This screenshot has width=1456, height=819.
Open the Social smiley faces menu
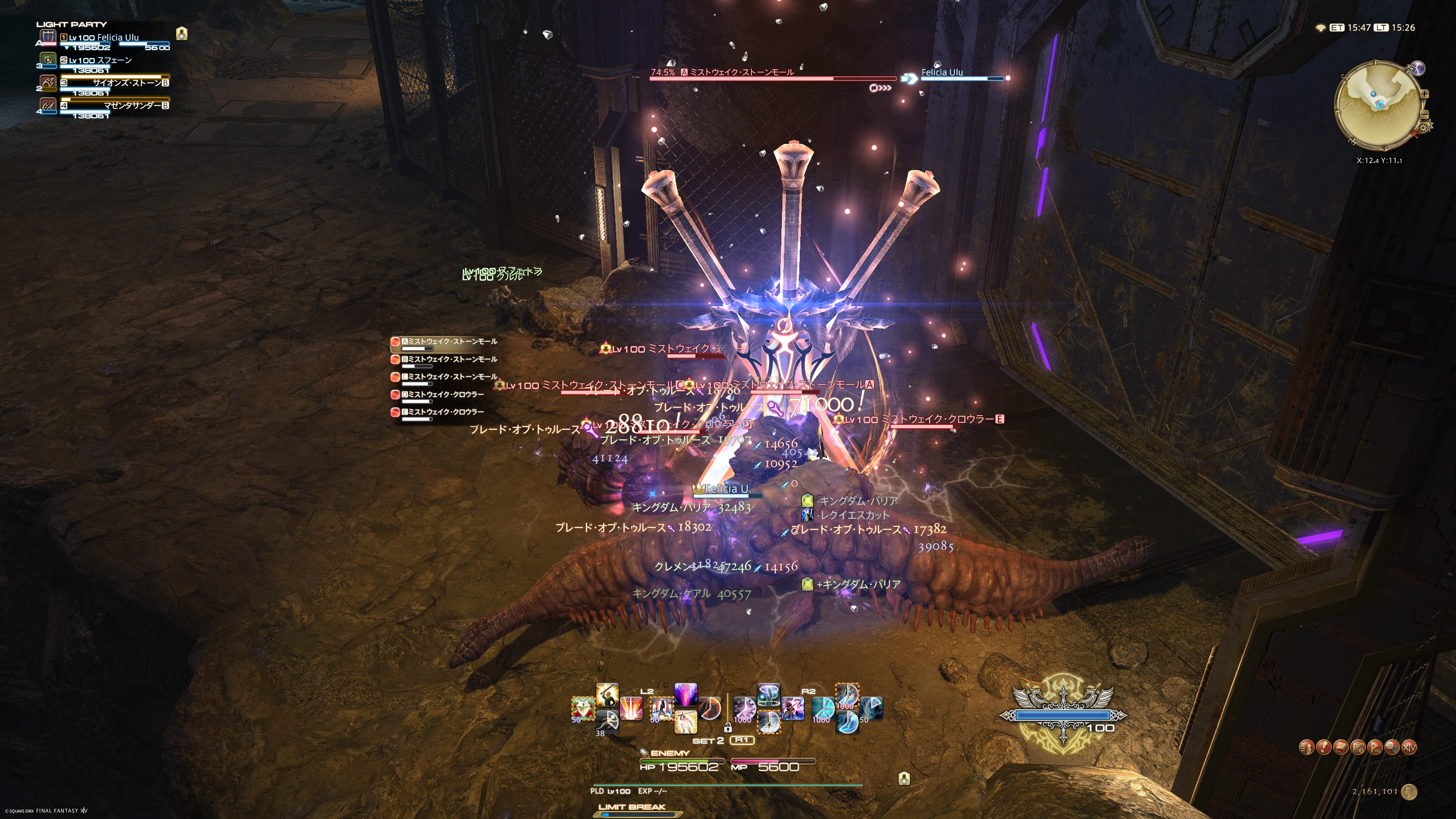coord(1393,747)
